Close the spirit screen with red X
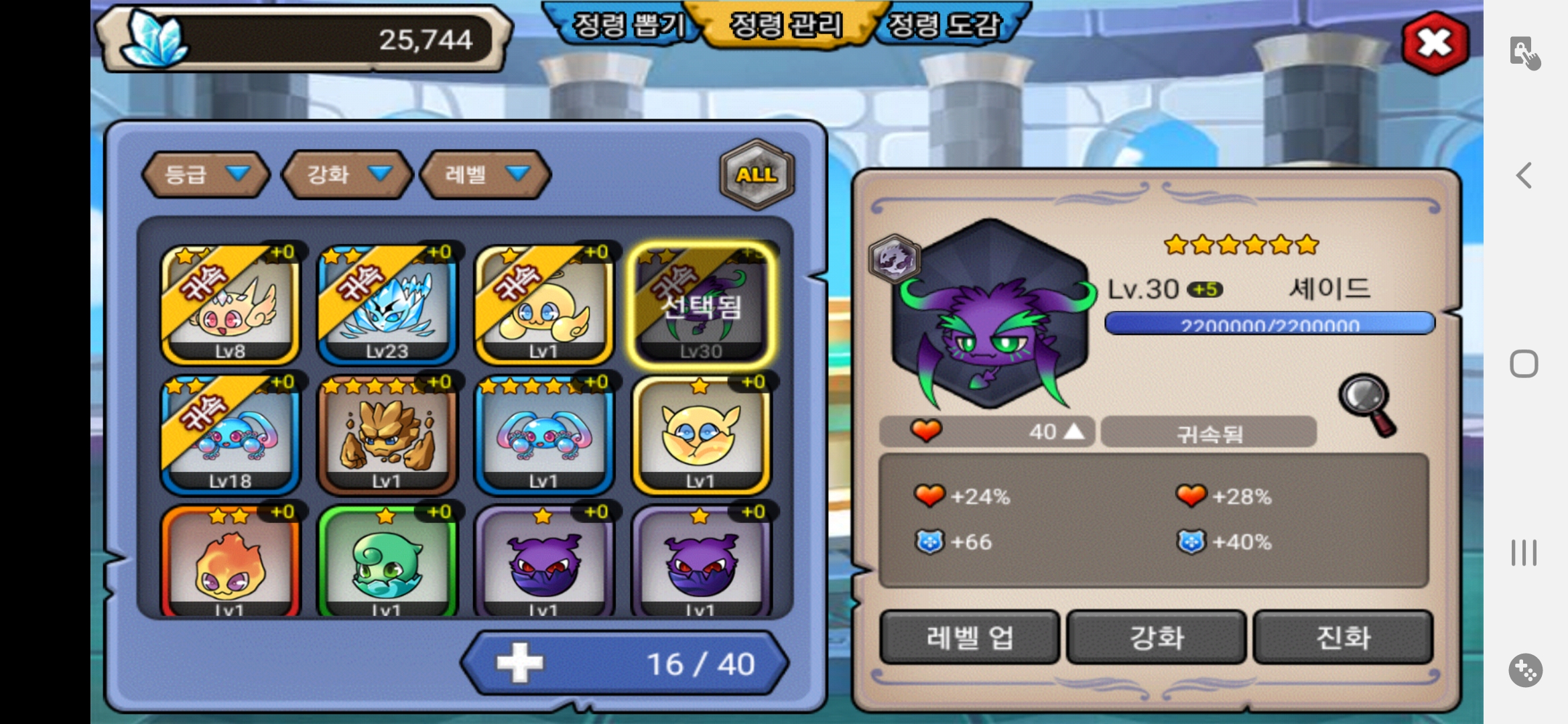Screen dimensions: 1568x724 1435,43
